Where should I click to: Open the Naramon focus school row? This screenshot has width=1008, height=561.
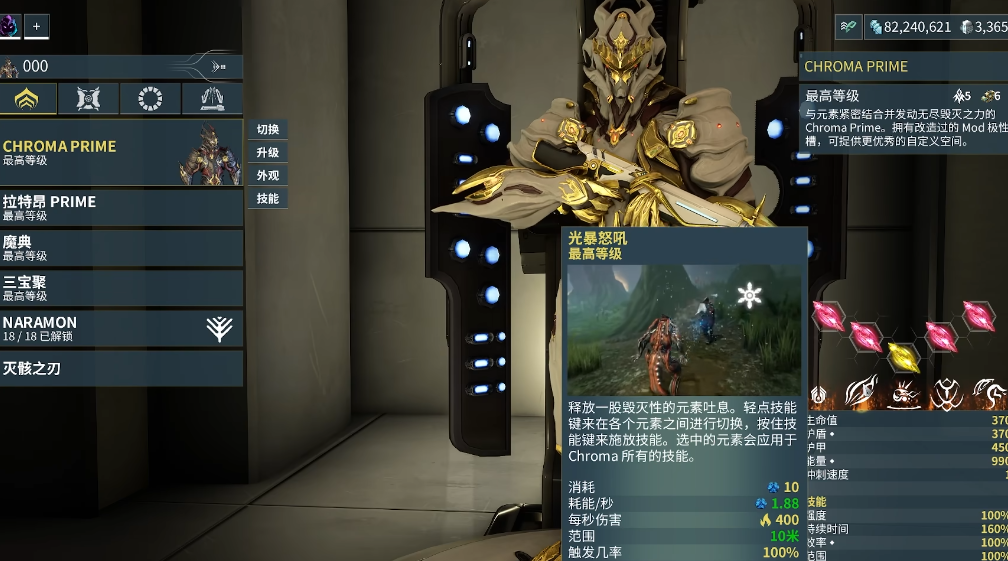(121, 328)
